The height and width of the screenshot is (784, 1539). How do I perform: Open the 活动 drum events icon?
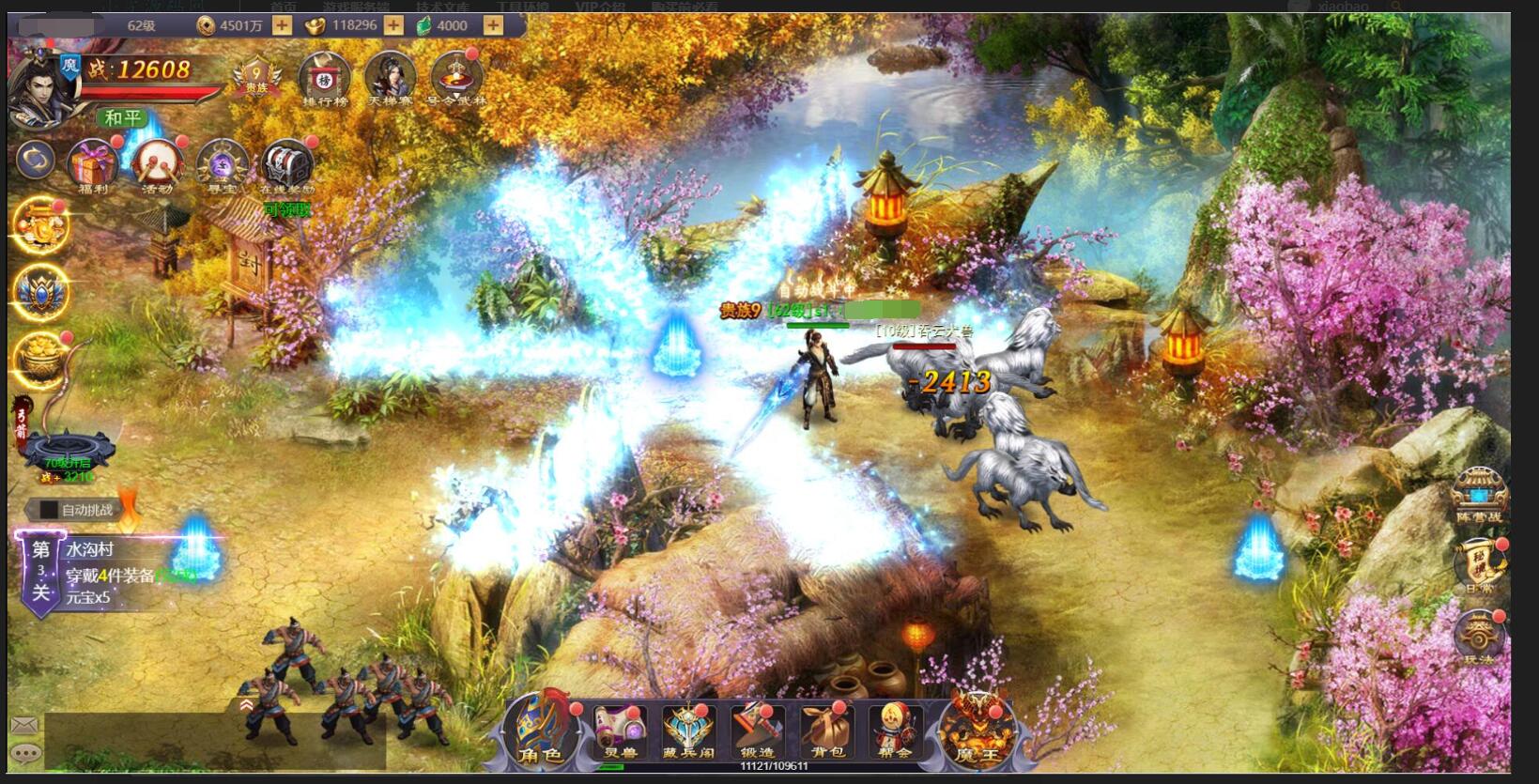[x=157, y=166]
